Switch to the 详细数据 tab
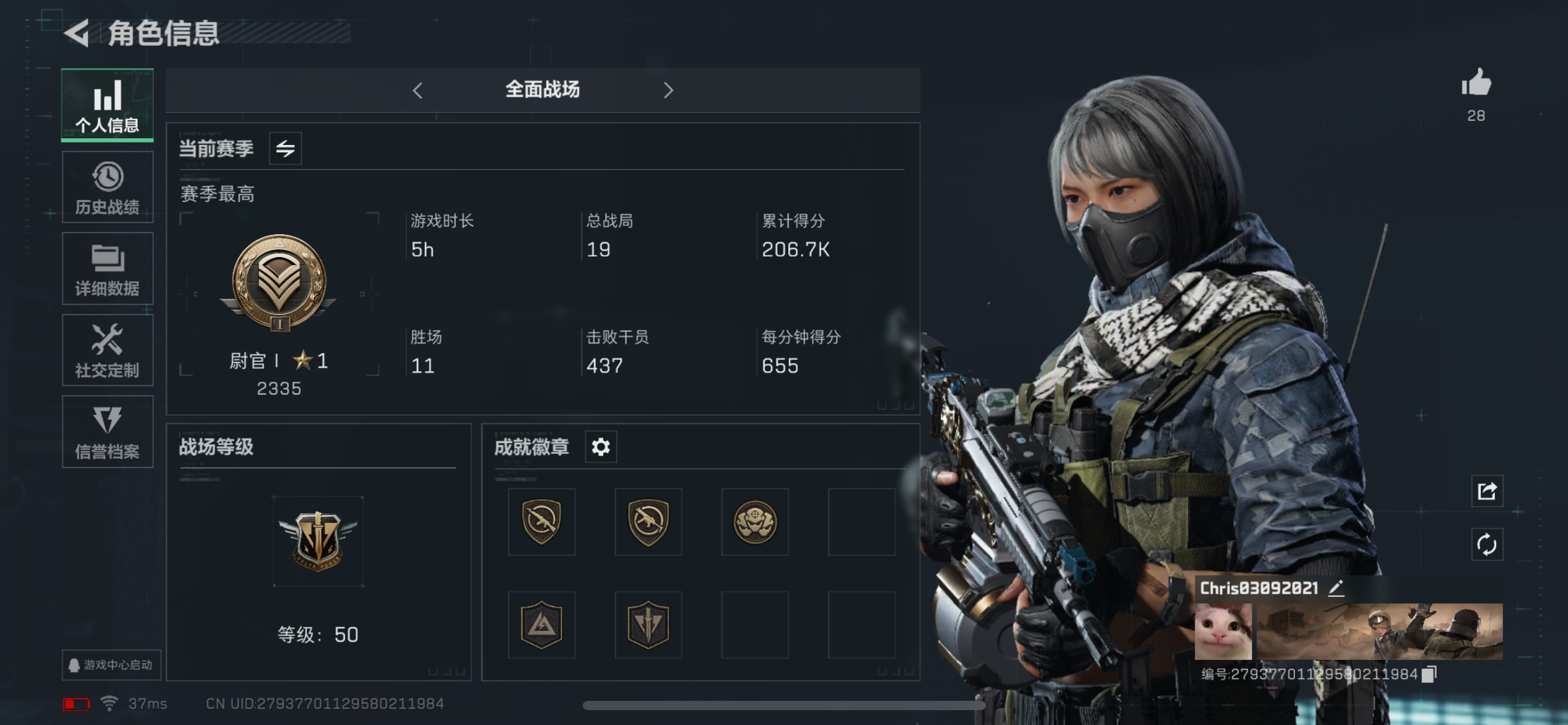Viewport: 1568px width, 725px height. tap(107, 269)
